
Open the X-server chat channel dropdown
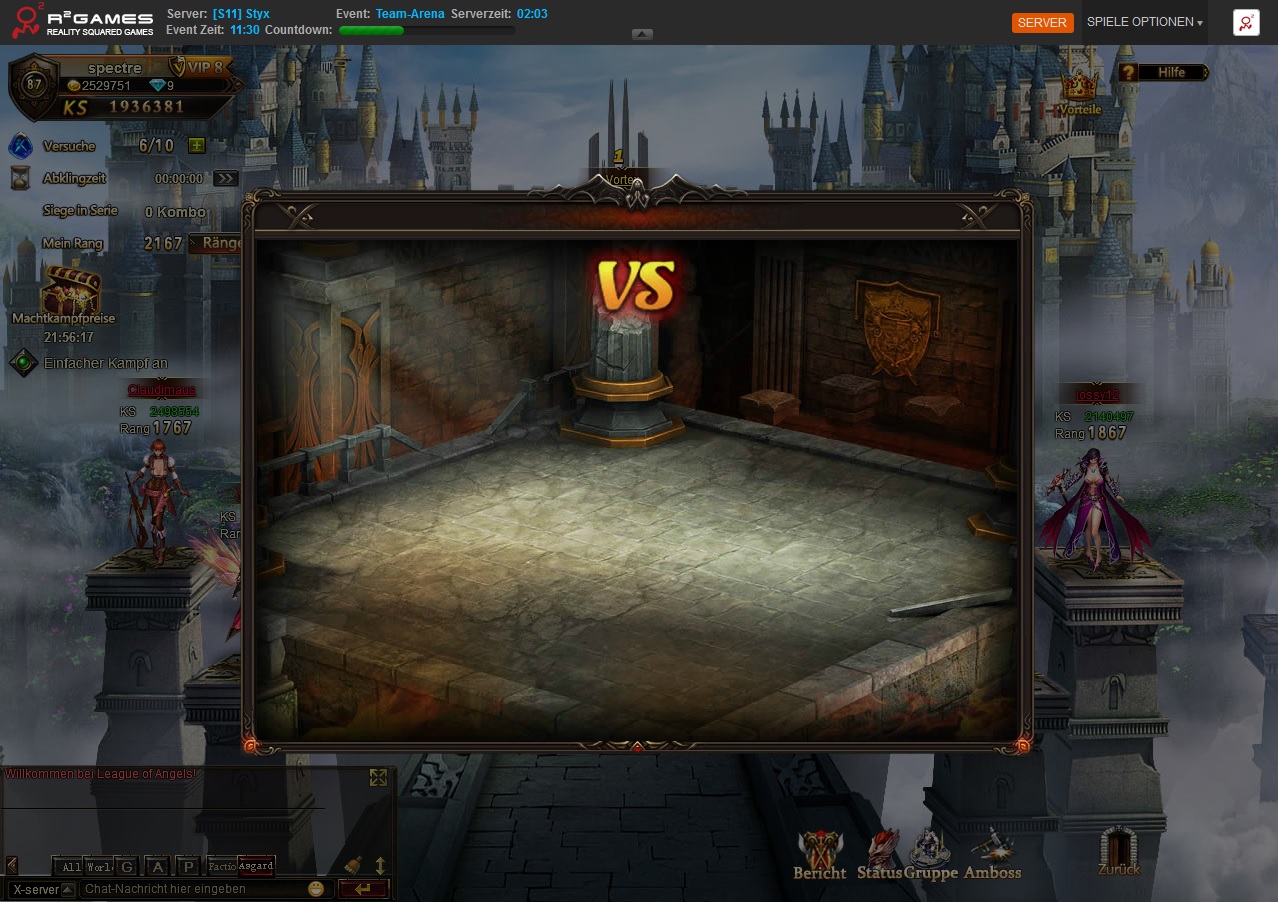(x=42, y=889)
